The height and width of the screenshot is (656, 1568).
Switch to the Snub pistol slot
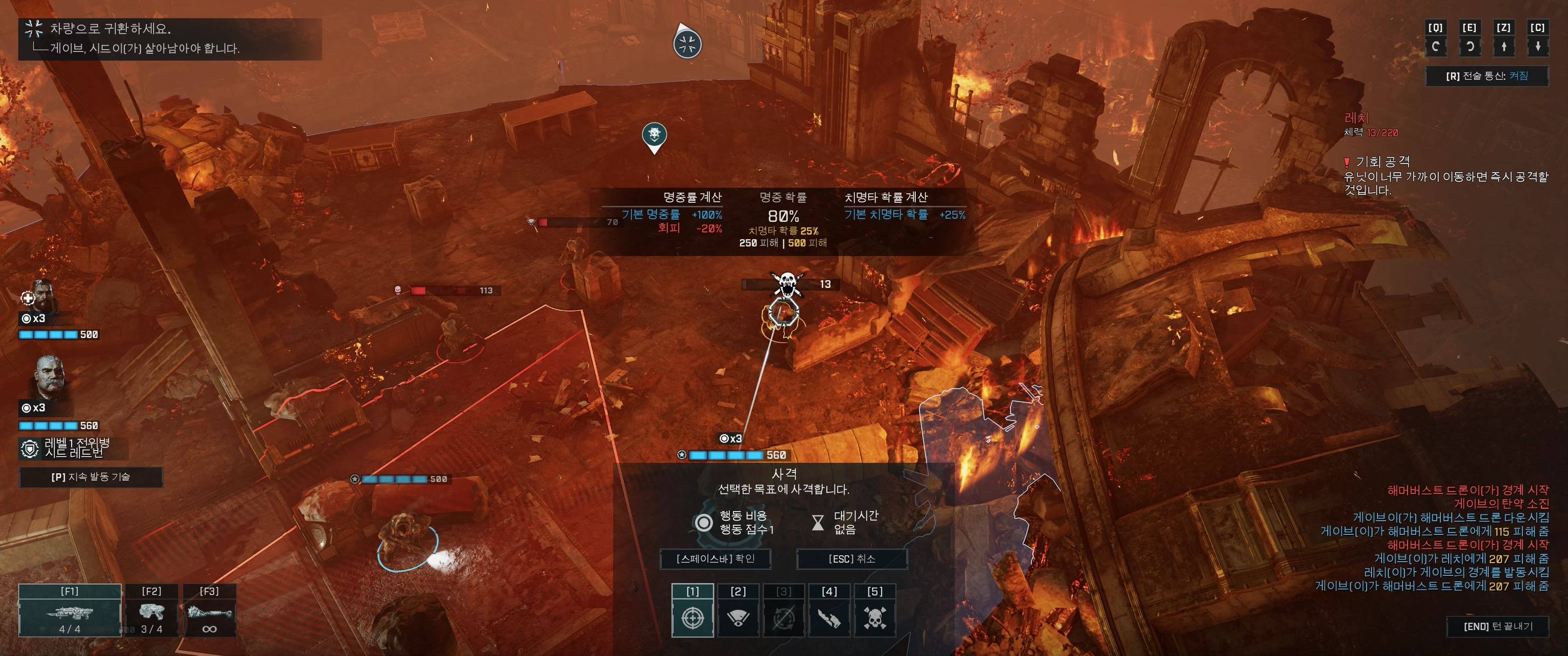pos(151,610)
